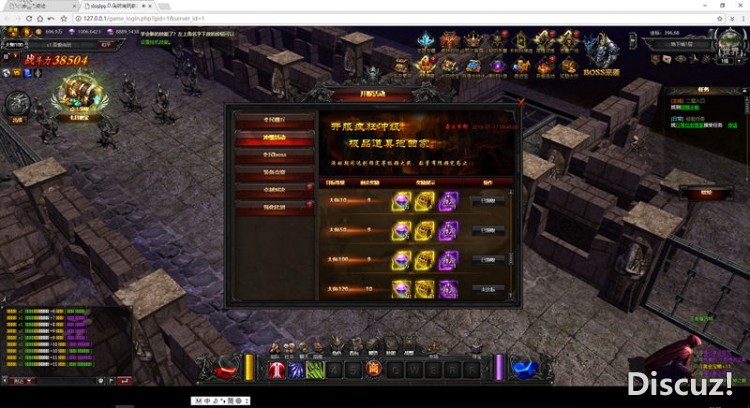Image resolution: width=750 pixels, height=408 pixels.
Task: Click the round orange emblem on the hotbar
Action: coord(375,369)
